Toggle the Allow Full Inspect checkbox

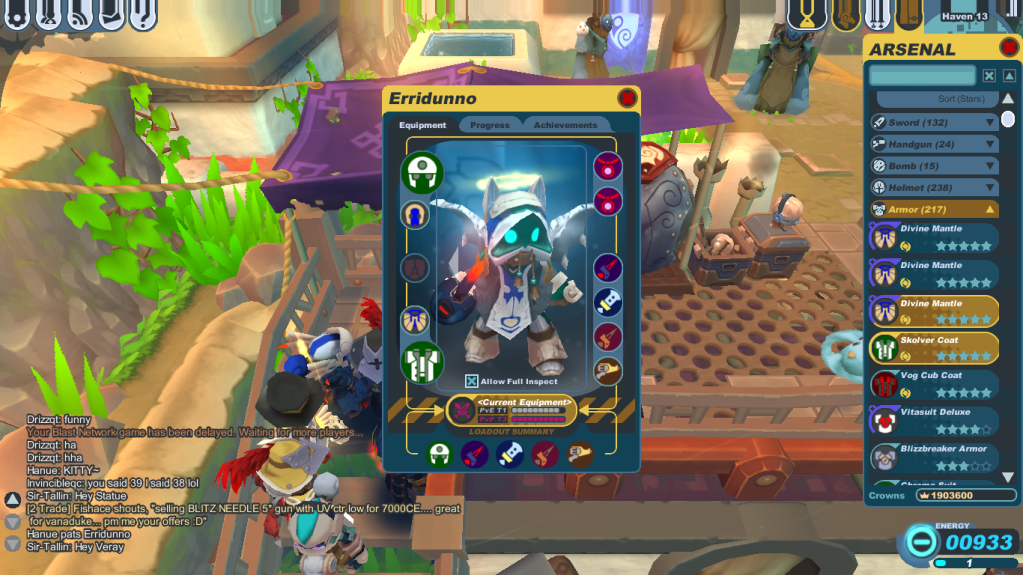click(x=472, y=381)
